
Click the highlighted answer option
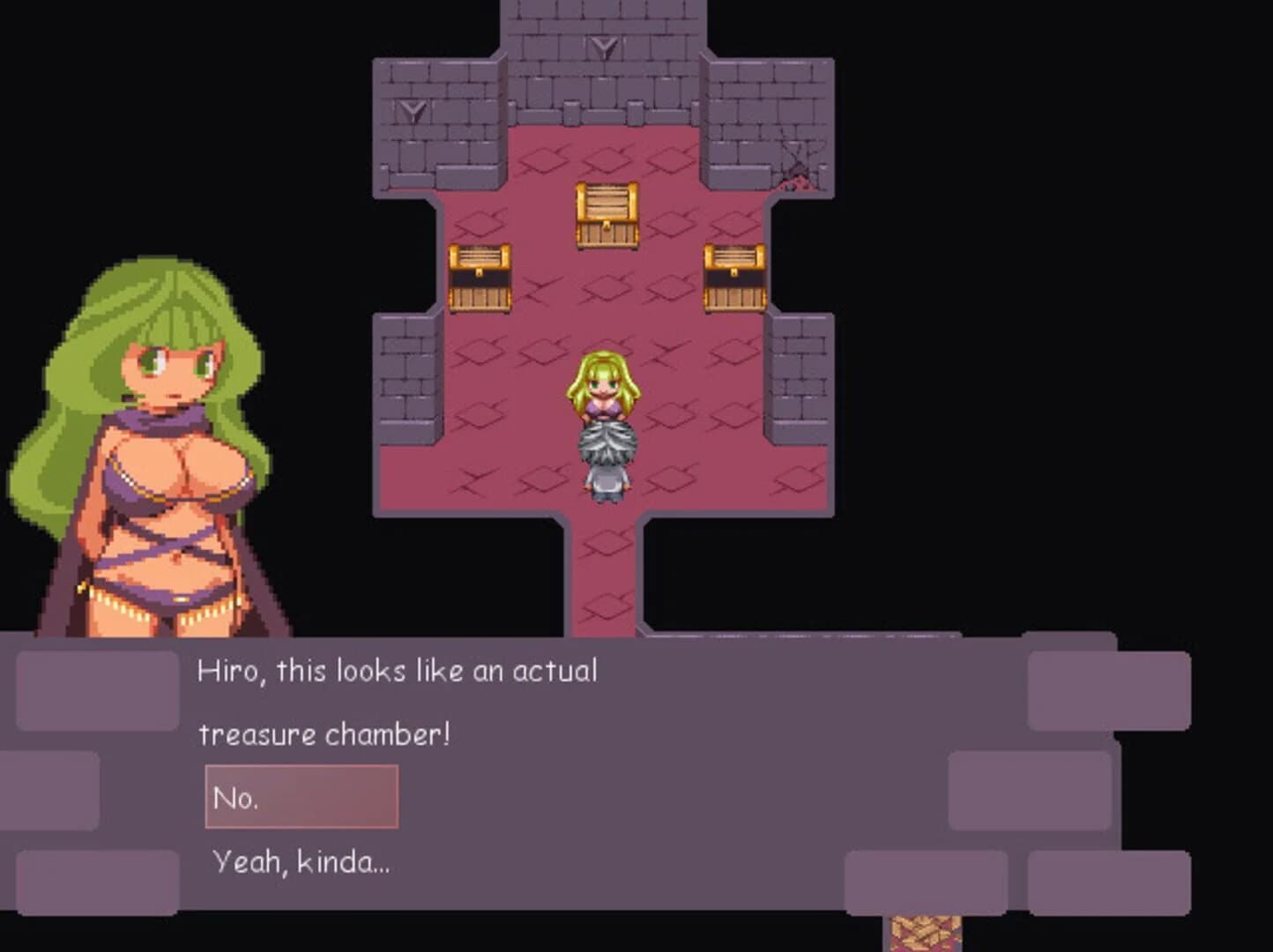click(x=301, y=796)
